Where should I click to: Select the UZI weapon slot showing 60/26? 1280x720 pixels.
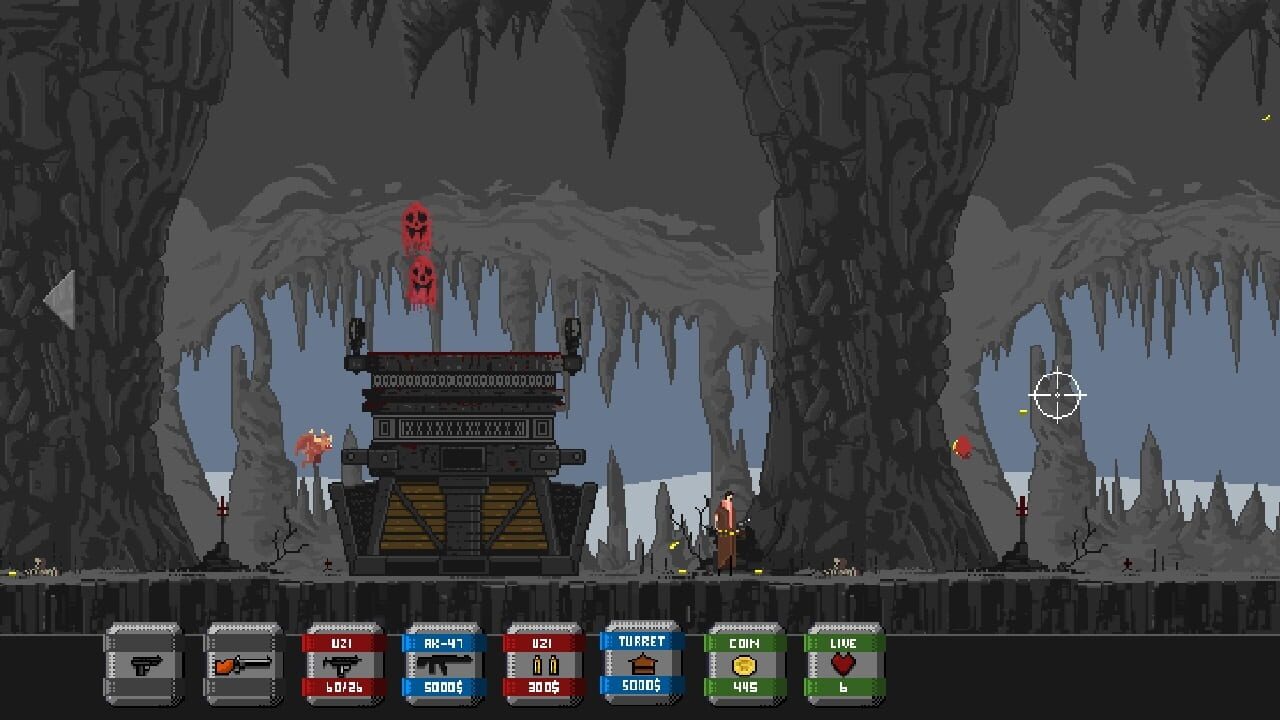343,662
